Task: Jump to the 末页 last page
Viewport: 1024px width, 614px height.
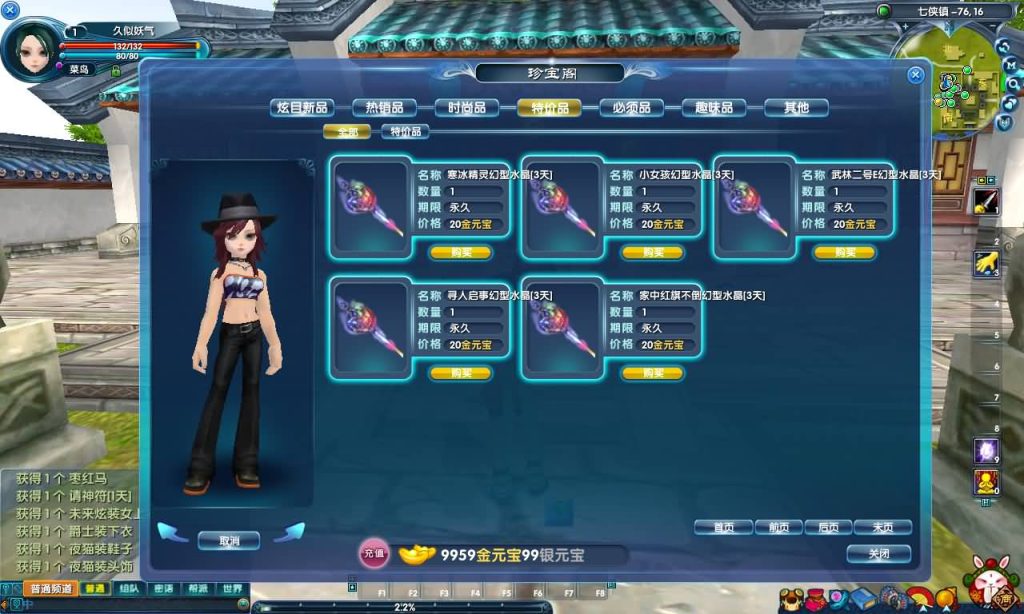Action: pyautogui.click(x=882, y=527)
